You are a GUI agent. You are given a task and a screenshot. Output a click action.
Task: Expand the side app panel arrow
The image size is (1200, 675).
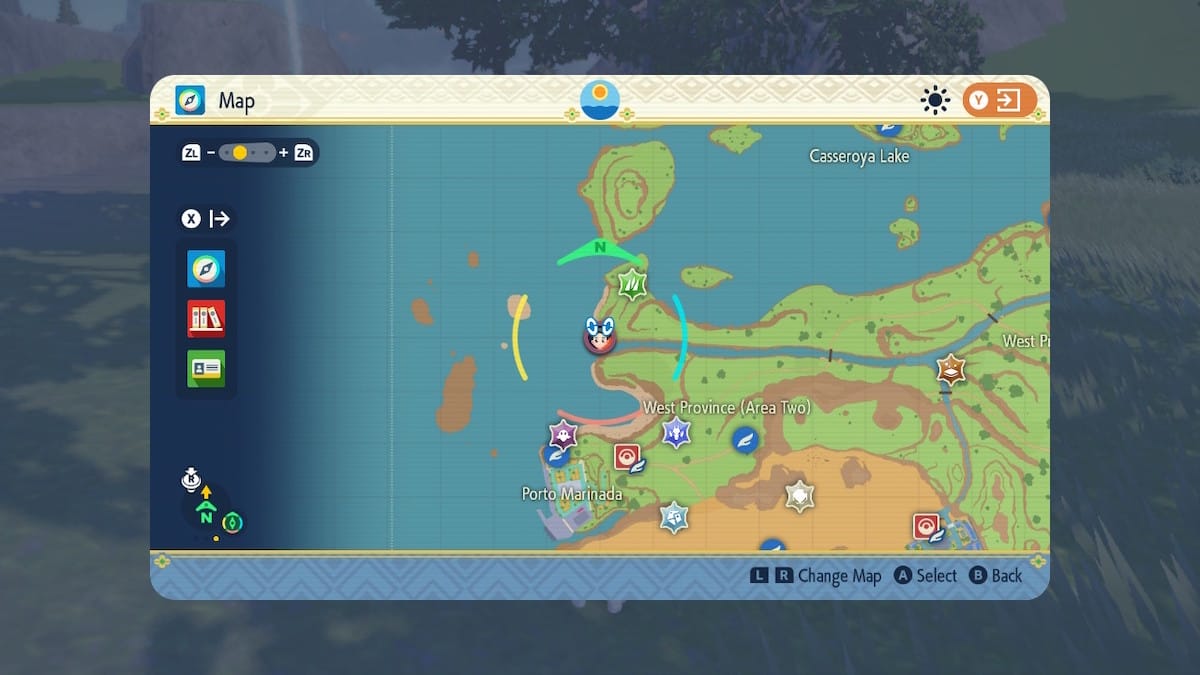[x=206, y=219]
